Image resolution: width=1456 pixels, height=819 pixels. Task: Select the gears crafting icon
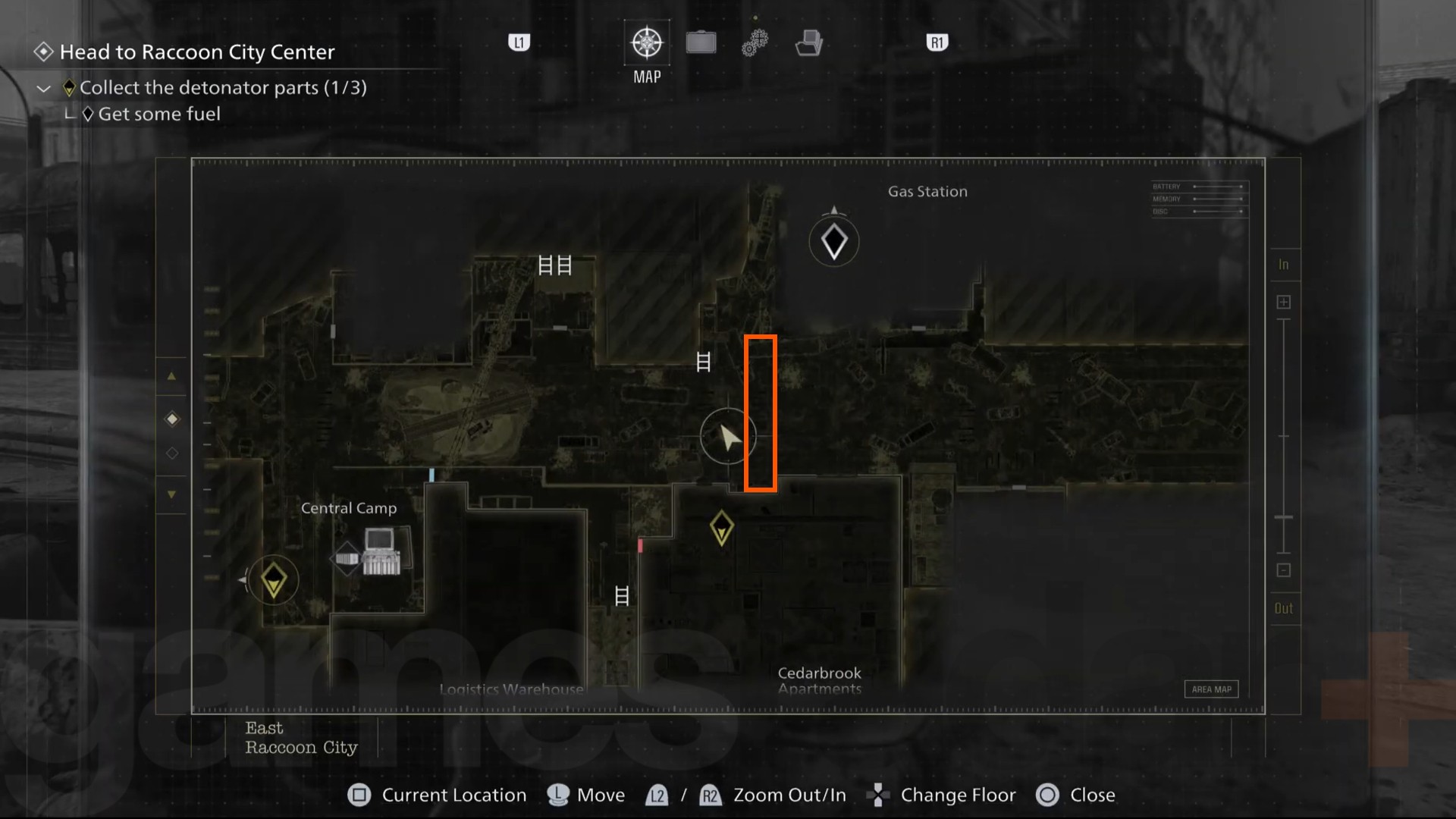tap(754, 43)
